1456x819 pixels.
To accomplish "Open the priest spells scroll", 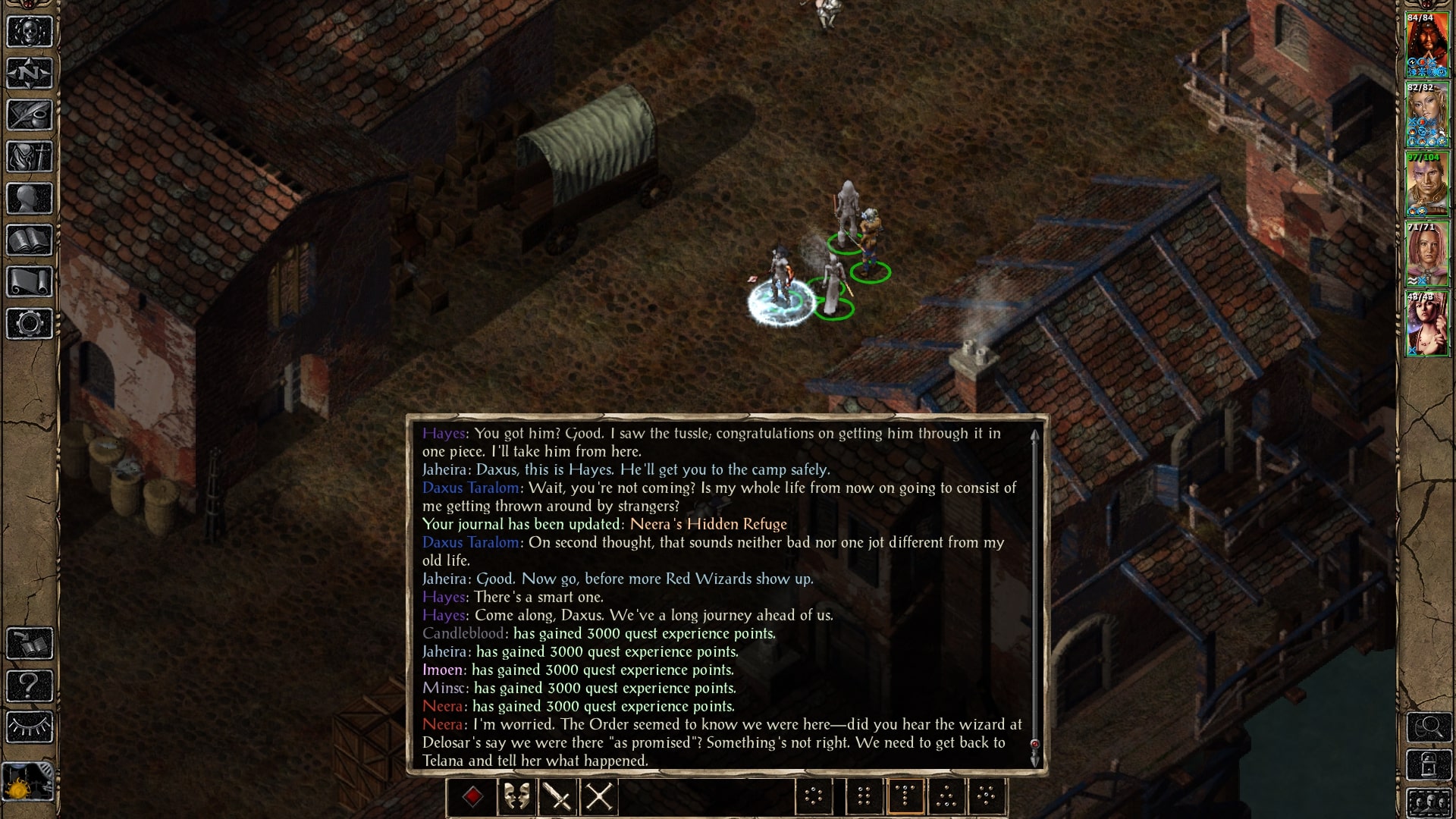I will click(28, 281).
